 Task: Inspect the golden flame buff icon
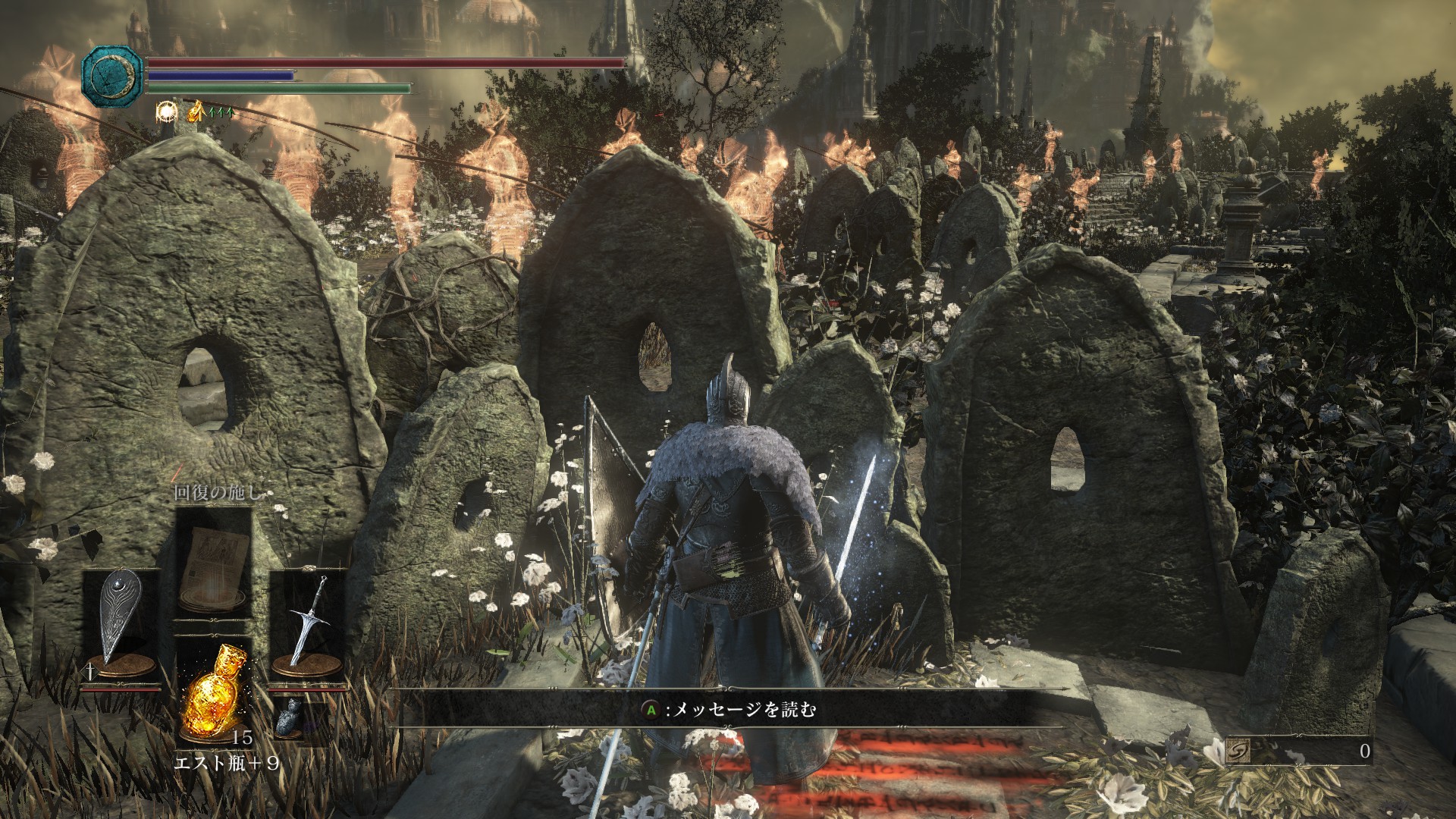tap(196, 111)
